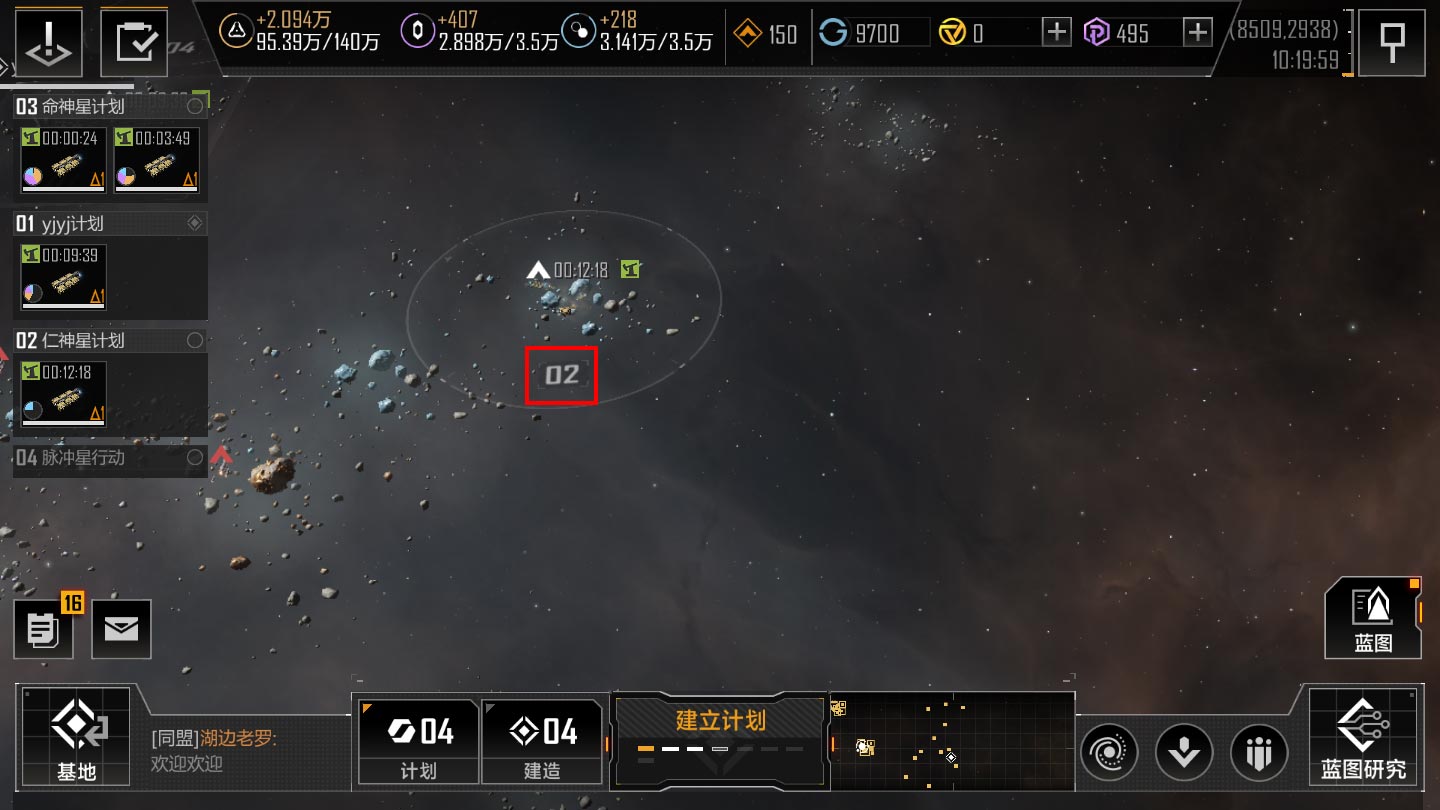1440x810 pixels.
Task: Open the mail envelope icon
Action: [x=121, y=629]
